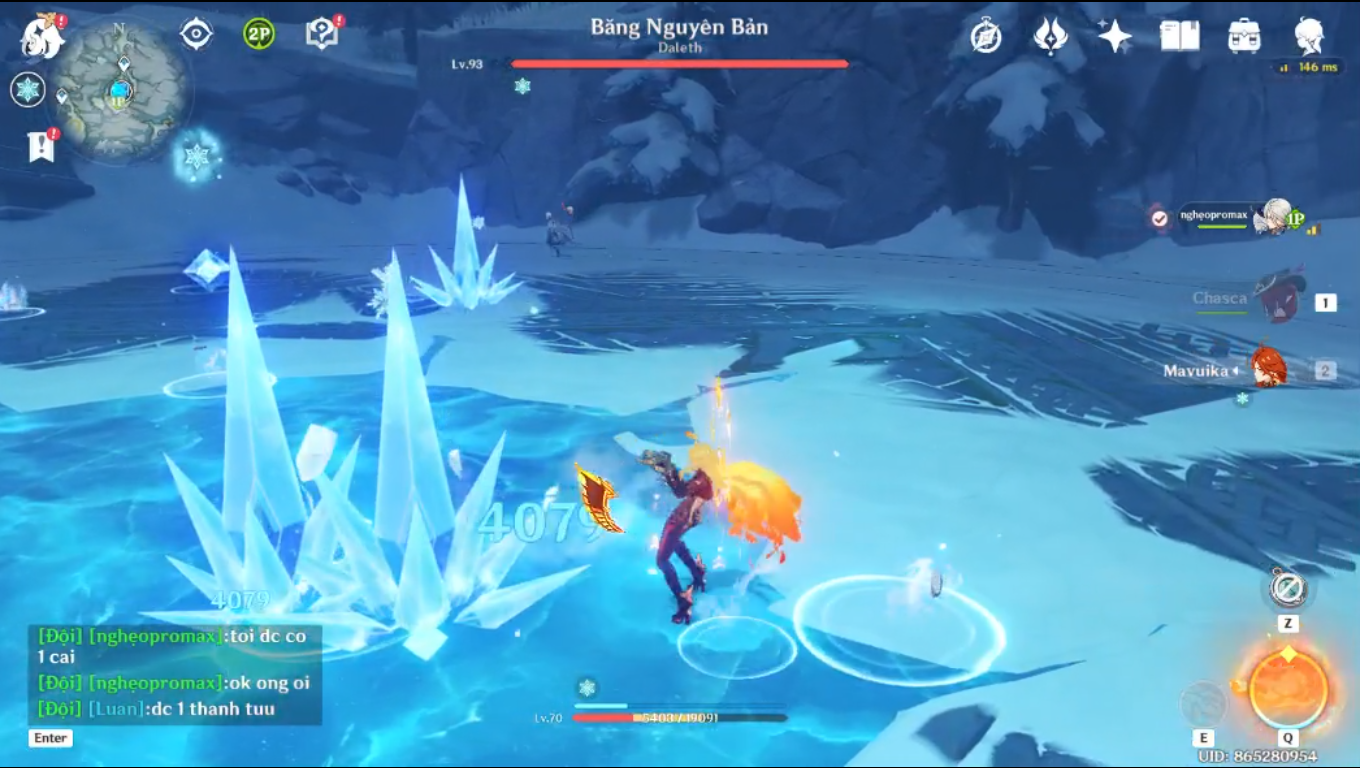
Task: Open the minimap
Action: click(x=120, y=93)
